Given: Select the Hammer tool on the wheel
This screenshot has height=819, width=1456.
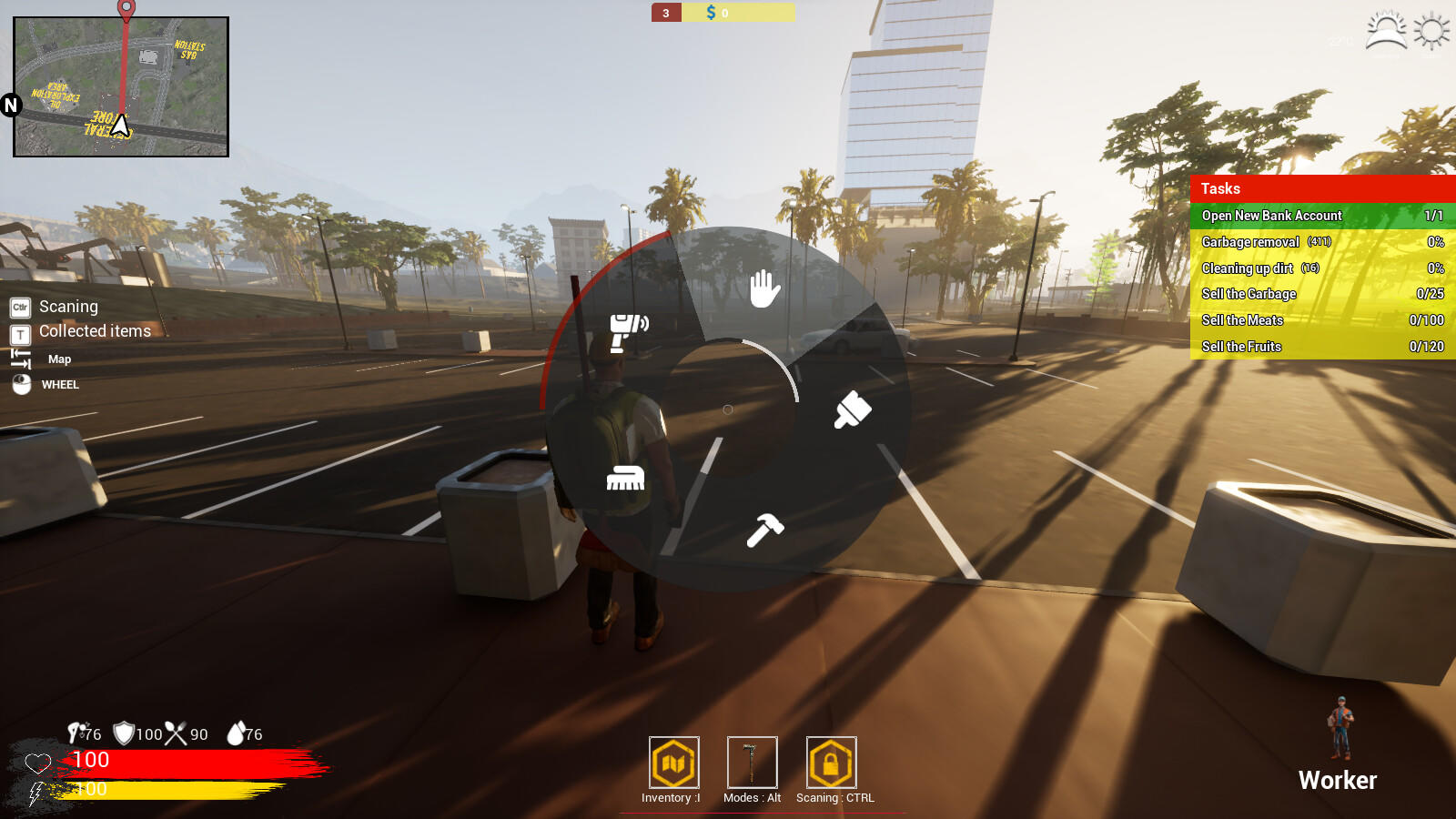Looking at the screenshot, I should [x=764, y=529].
